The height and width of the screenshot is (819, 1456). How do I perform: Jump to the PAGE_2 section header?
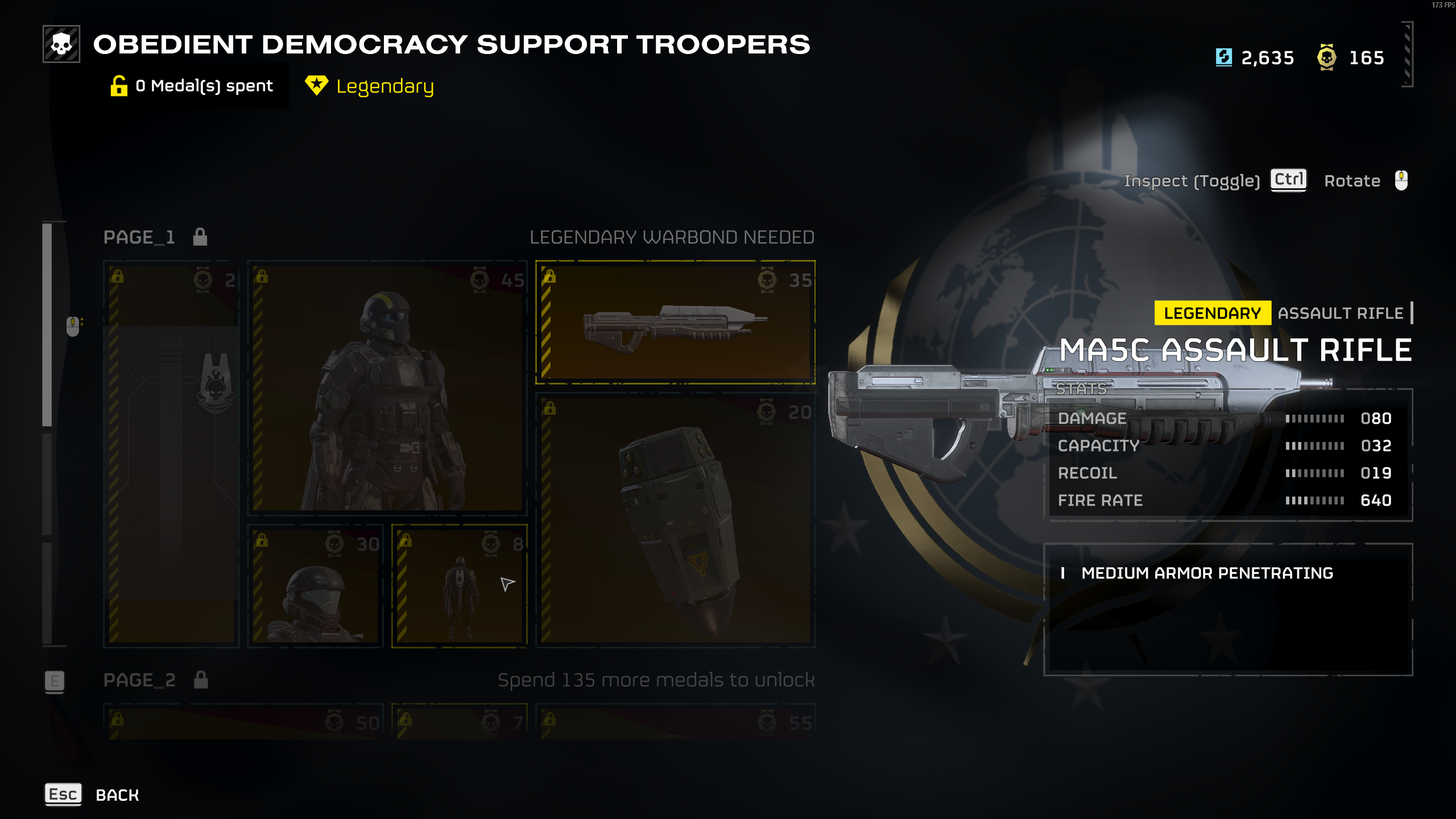click(x=139, y=680)
